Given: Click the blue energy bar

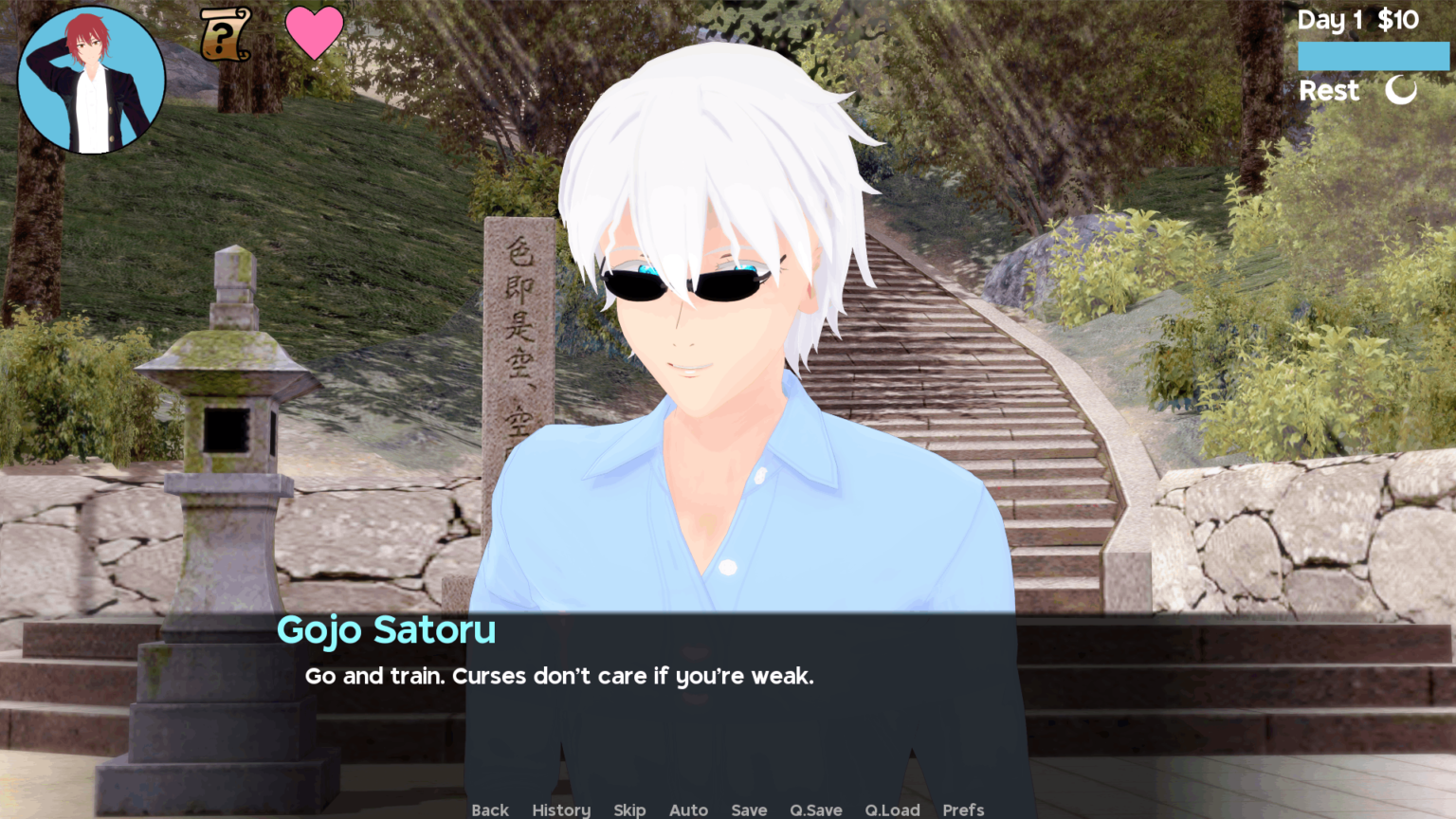Looking at the screenshot, I should (1373, 56).
